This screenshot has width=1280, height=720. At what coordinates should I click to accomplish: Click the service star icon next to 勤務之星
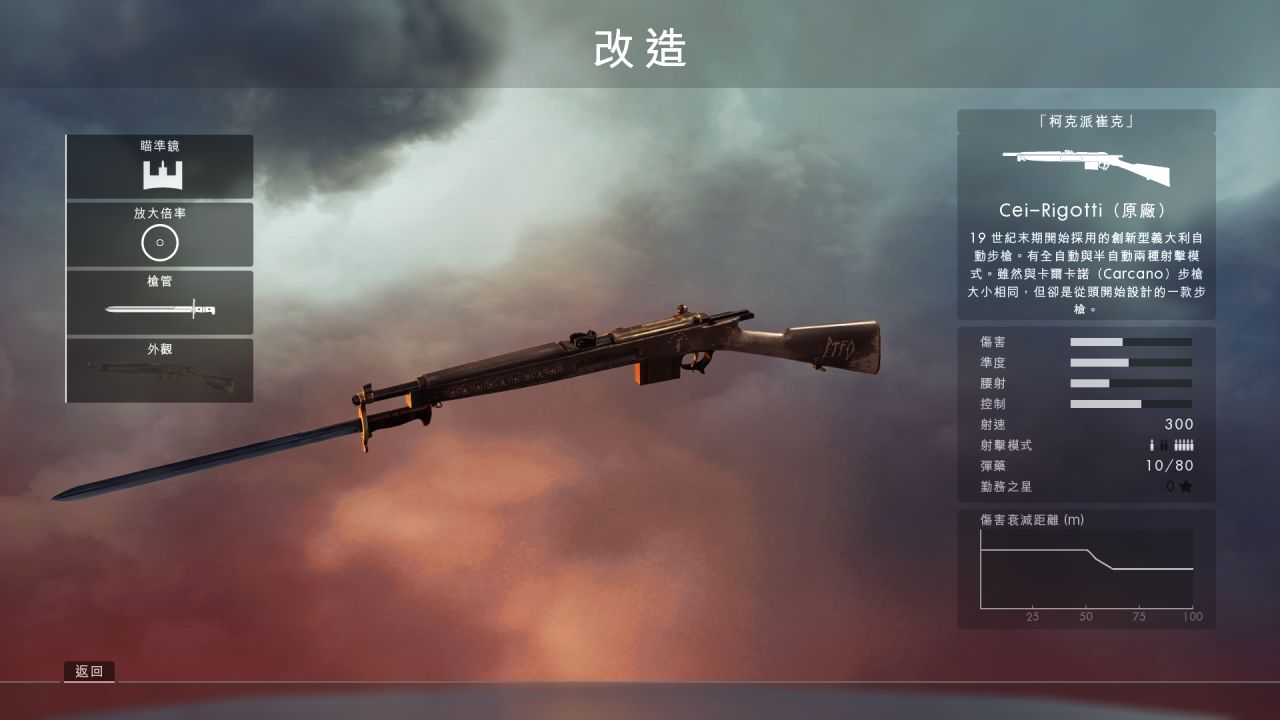[x=1184, y=488]
